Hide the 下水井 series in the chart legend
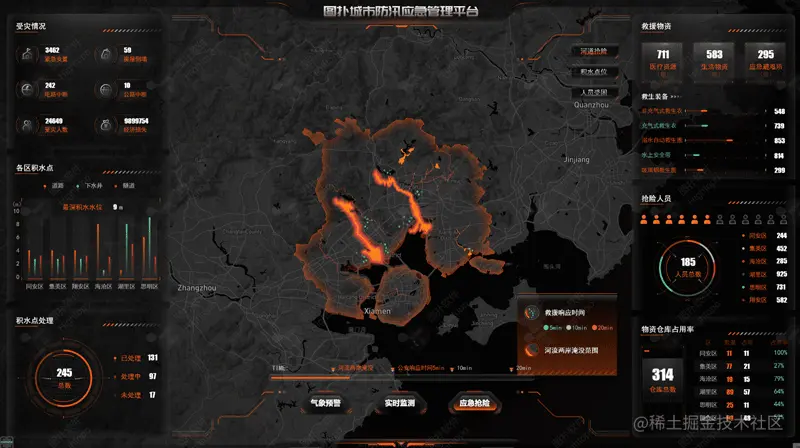The height and width of the screenshot is (448, 800). [x=90, y=185]
